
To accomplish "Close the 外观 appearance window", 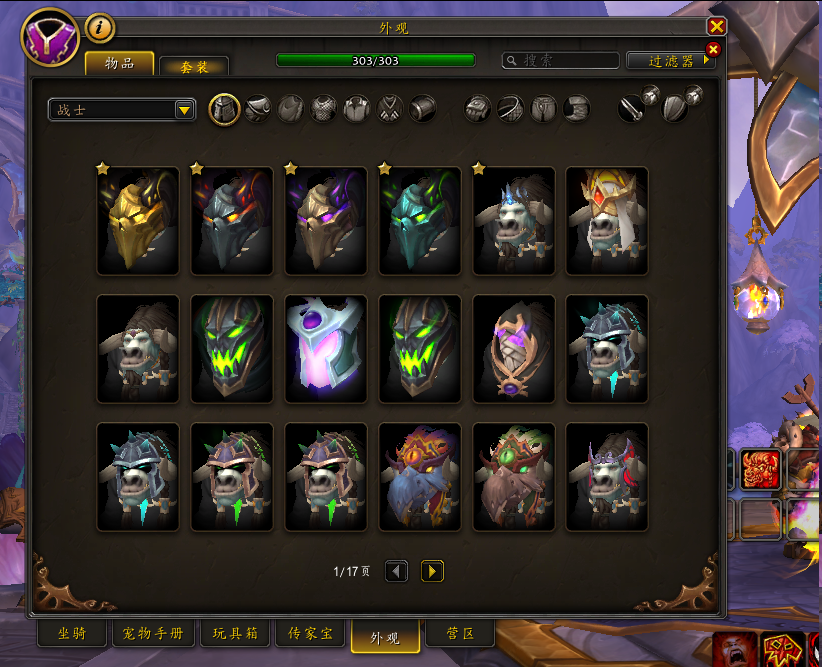I will coord(716,27).
